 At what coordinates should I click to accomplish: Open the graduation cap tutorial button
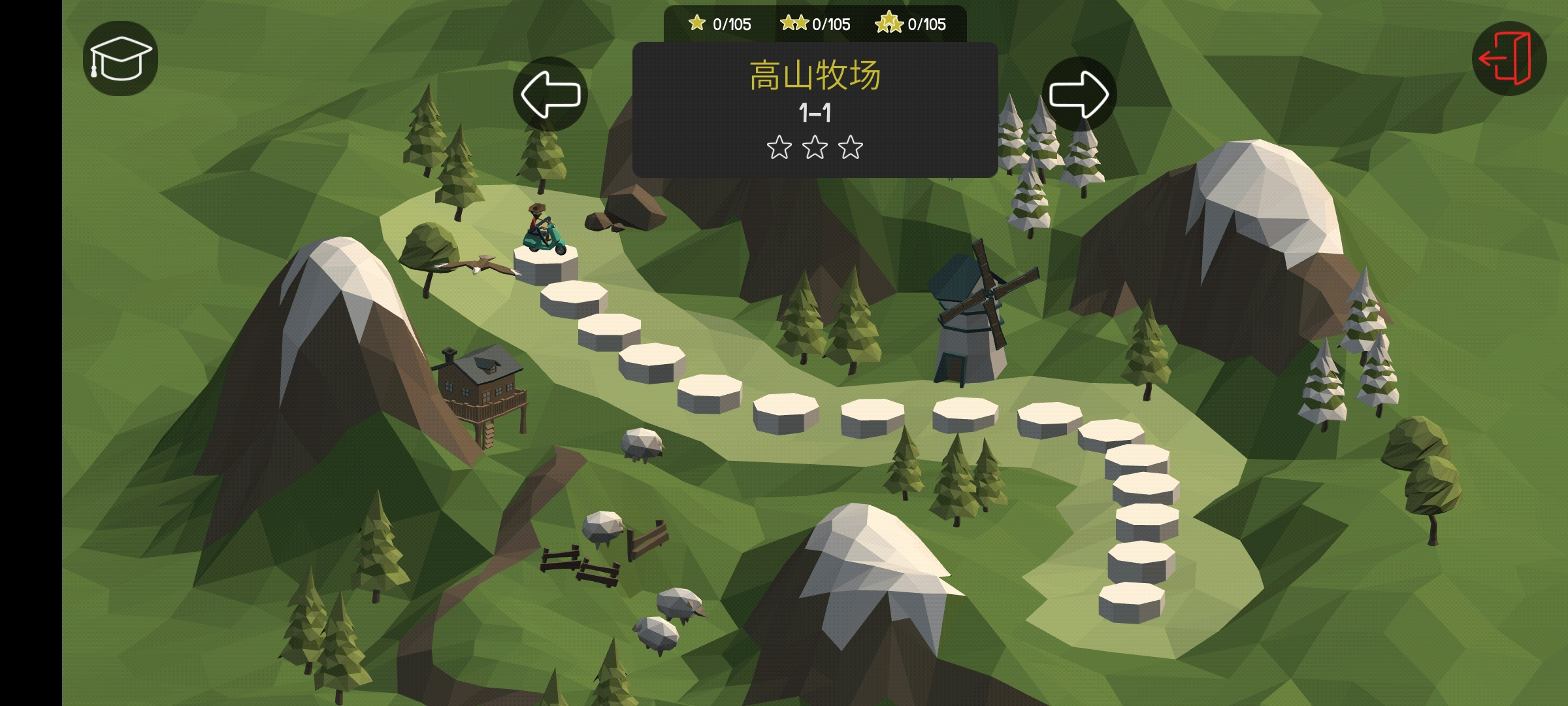point(120,58)
